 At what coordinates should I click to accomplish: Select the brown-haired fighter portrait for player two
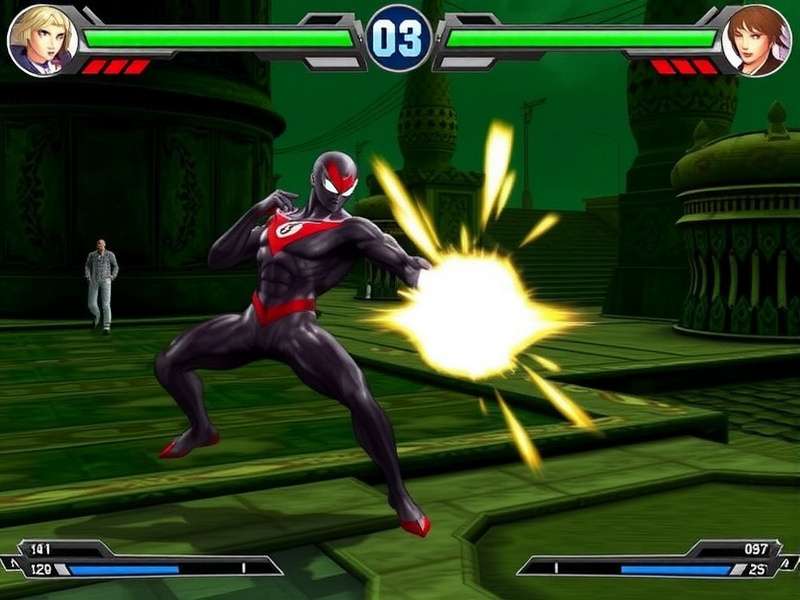[x=756, y=40]
